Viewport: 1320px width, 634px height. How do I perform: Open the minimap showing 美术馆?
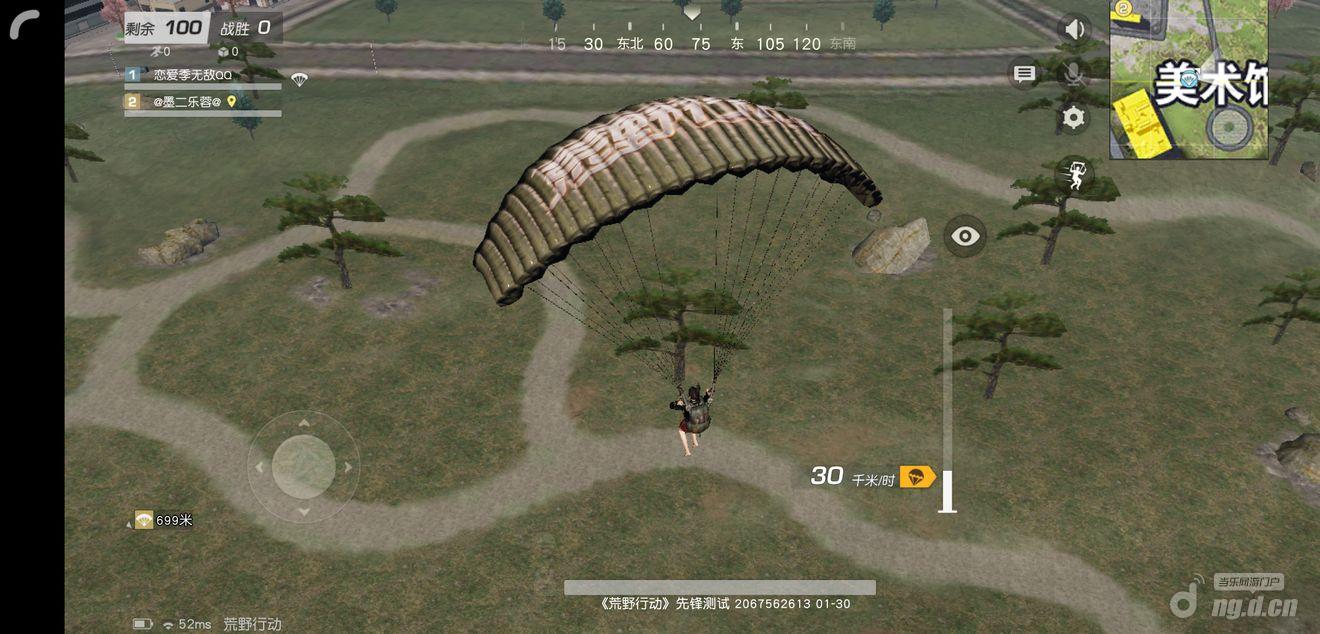tap(1188, 79)
